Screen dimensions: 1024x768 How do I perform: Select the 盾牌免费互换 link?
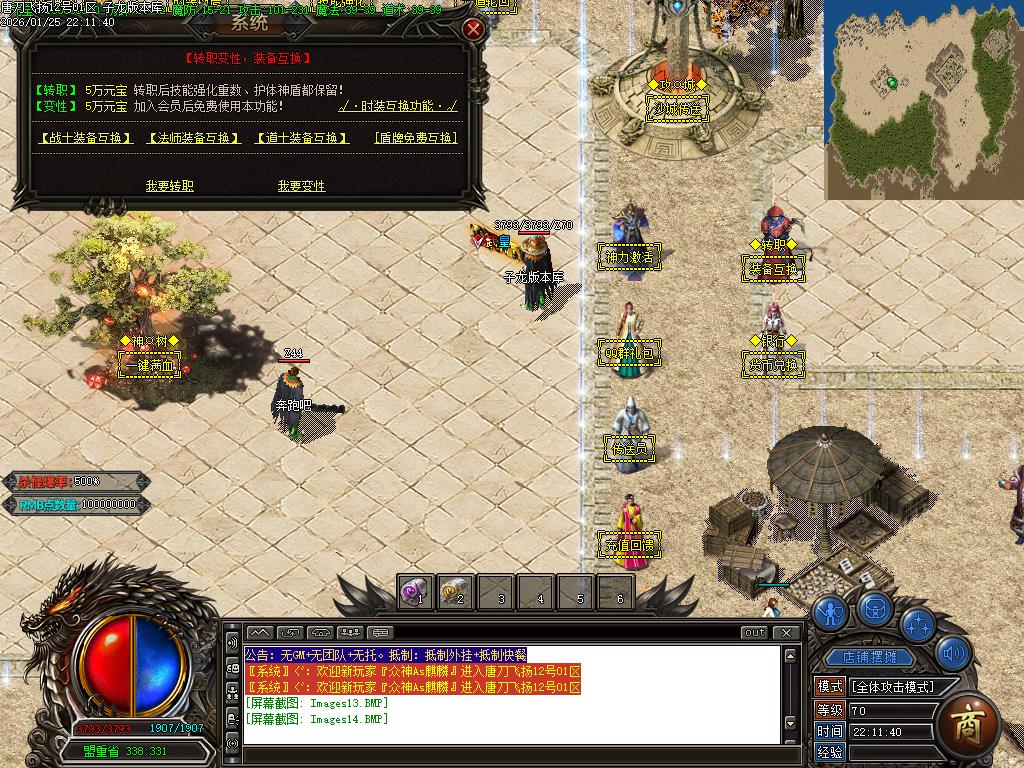click(x=416, y=138)
